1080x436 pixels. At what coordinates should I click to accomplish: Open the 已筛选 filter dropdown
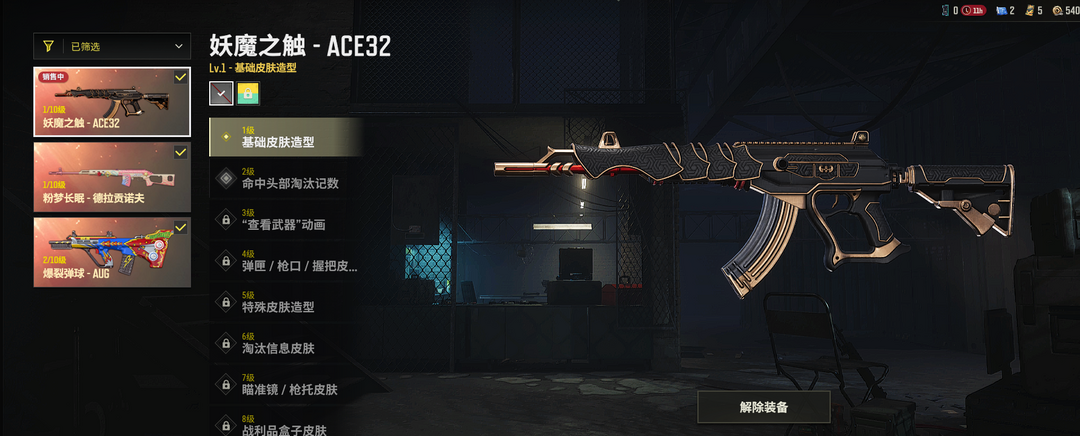click(x=112, y=46)
